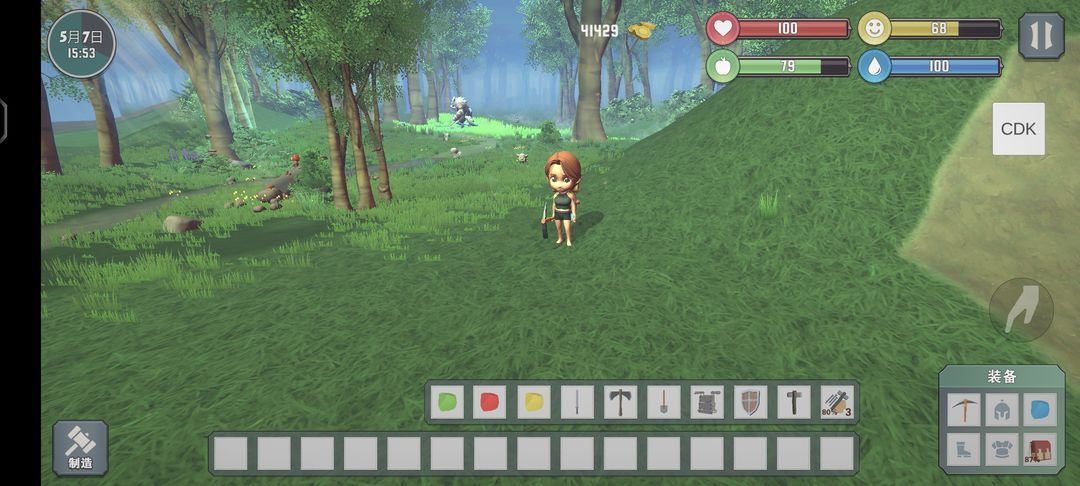This screenshot has height=486, width=1080.
Task: Pause the game with the pause button
Action: pos(1041,35)
